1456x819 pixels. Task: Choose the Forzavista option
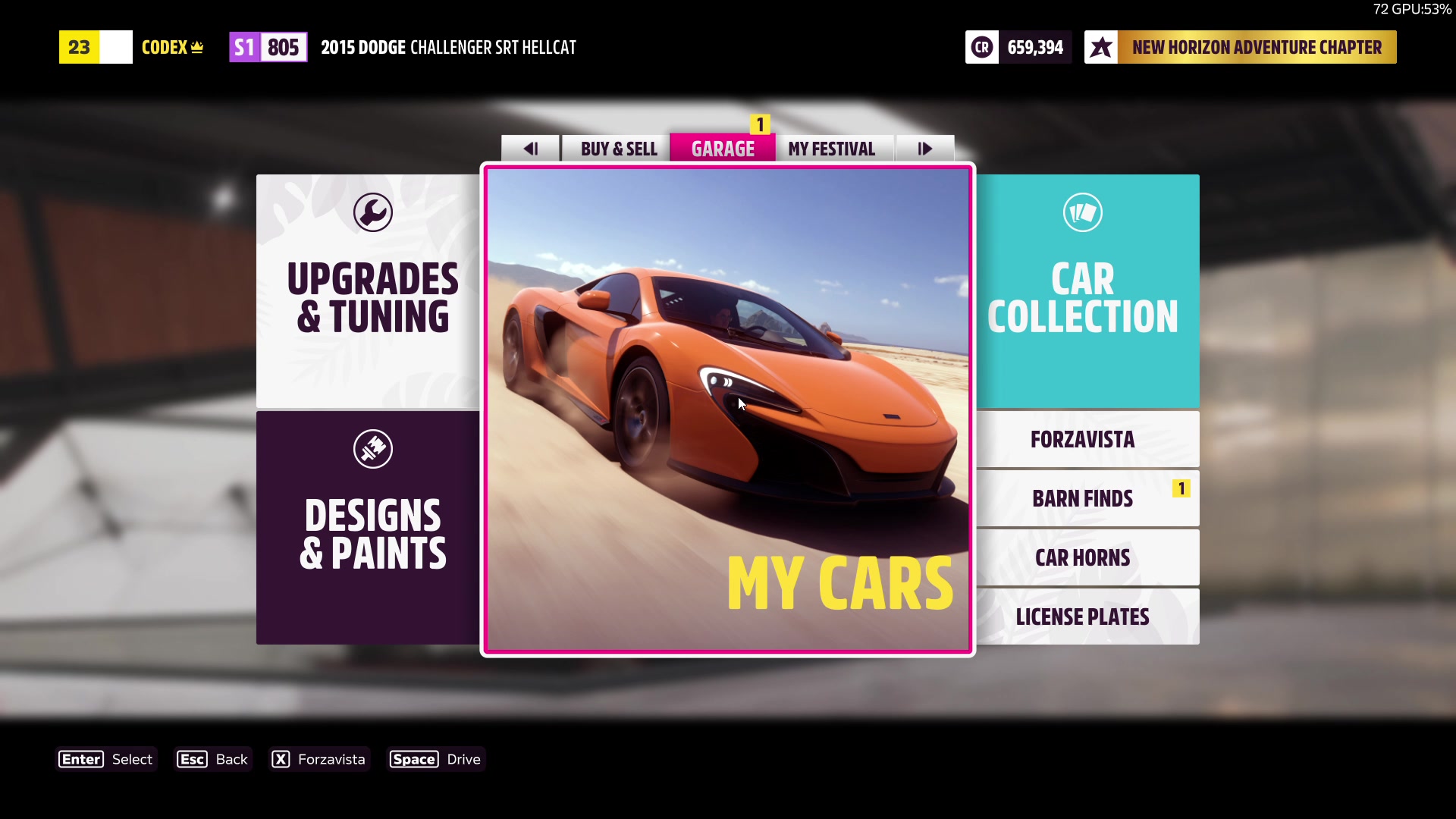pos(1087,439)
